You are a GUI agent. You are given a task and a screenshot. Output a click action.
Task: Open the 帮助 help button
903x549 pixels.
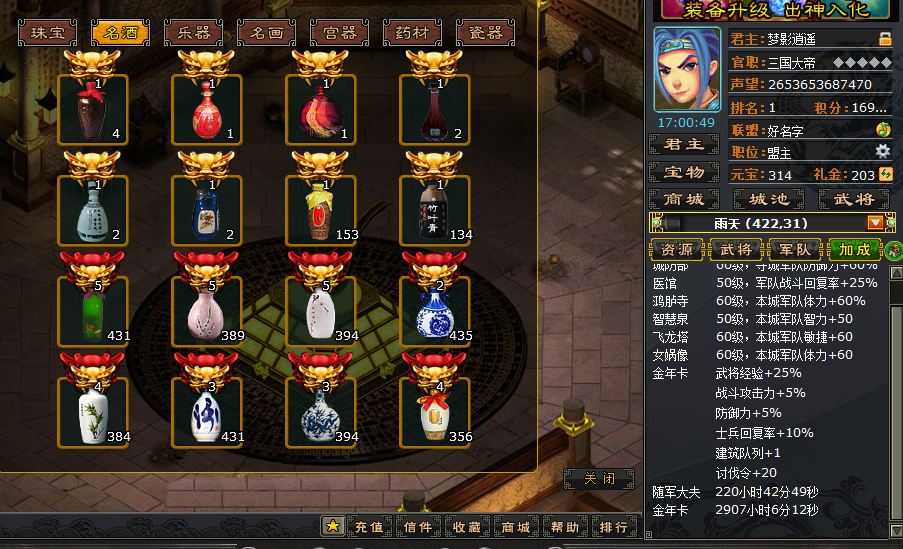[564, 527]
